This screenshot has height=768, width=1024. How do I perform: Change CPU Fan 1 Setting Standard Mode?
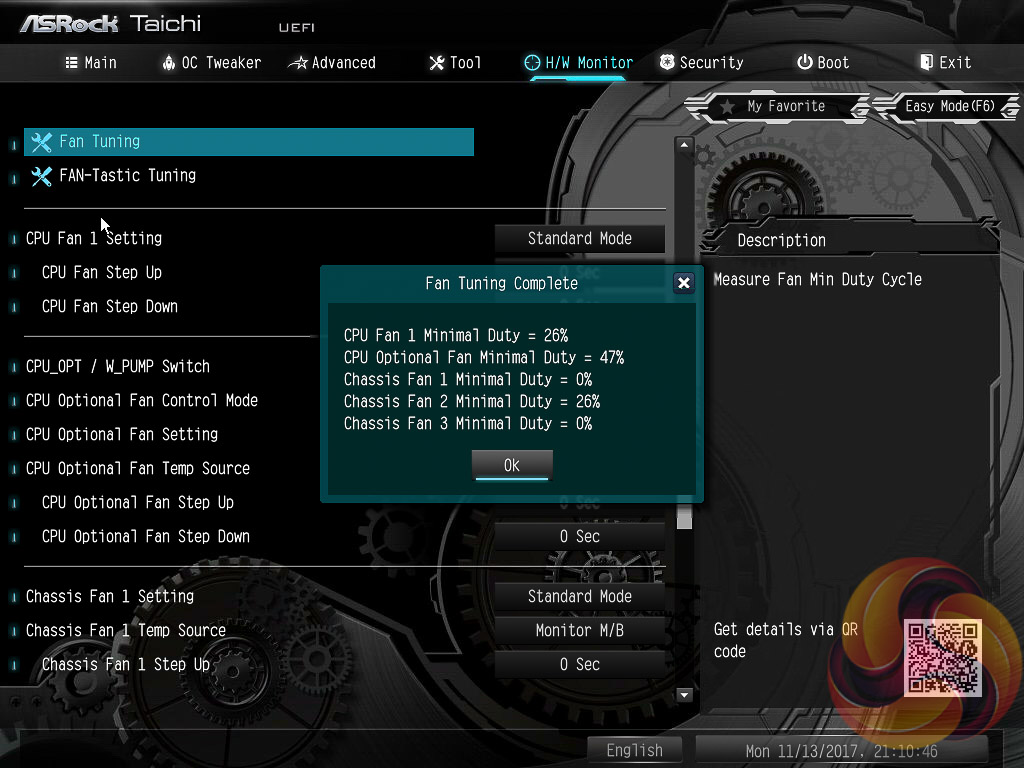(x=579, y=239)
